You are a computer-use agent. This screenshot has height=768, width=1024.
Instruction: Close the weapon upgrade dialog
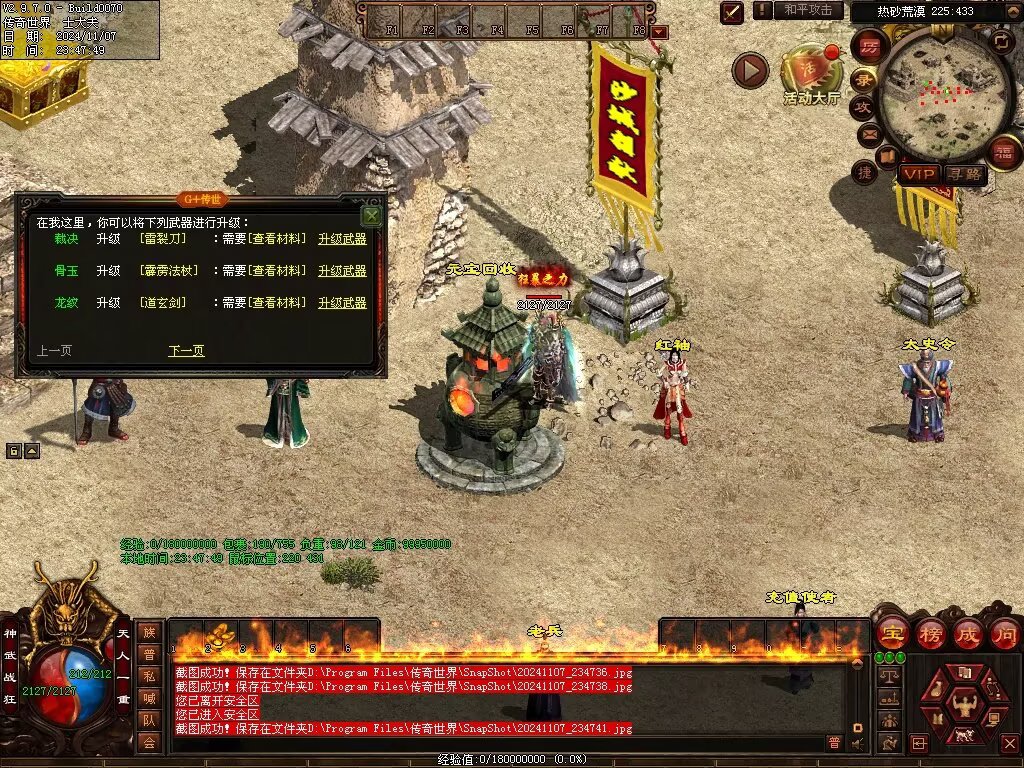(372, 215)
